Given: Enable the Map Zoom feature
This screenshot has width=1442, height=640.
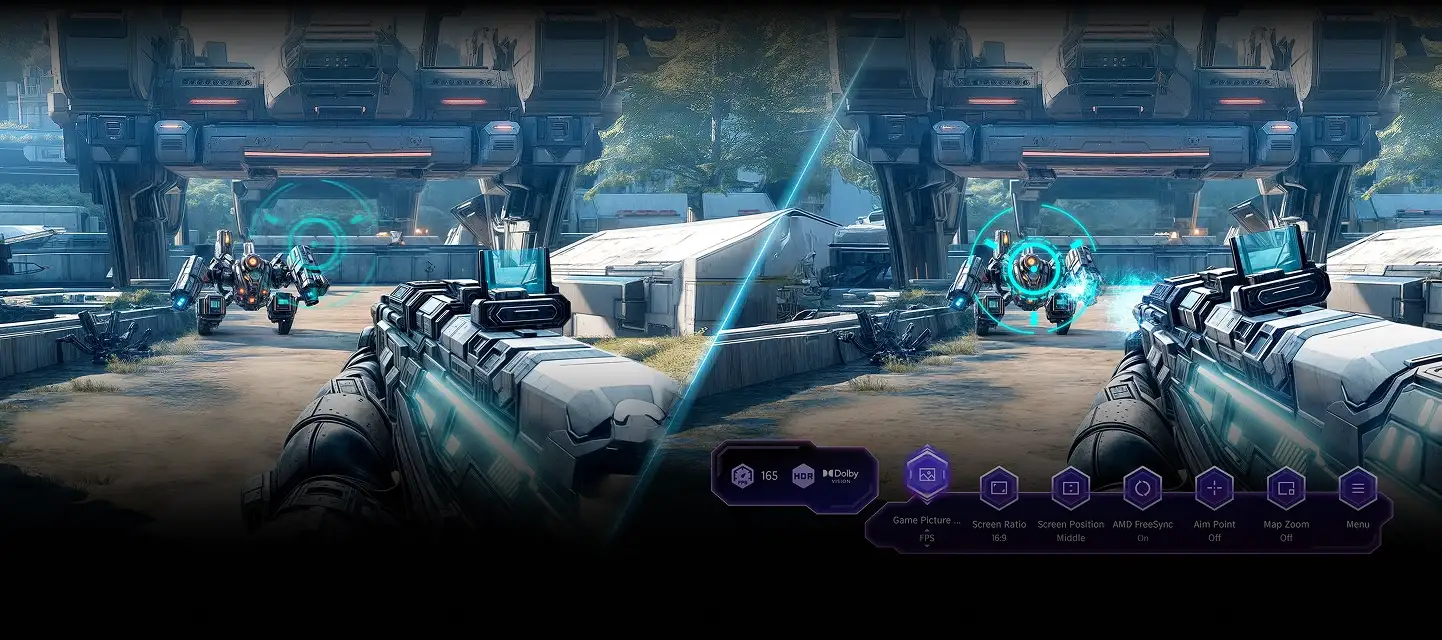Looking at the screenshot, I should point(1286,489).
